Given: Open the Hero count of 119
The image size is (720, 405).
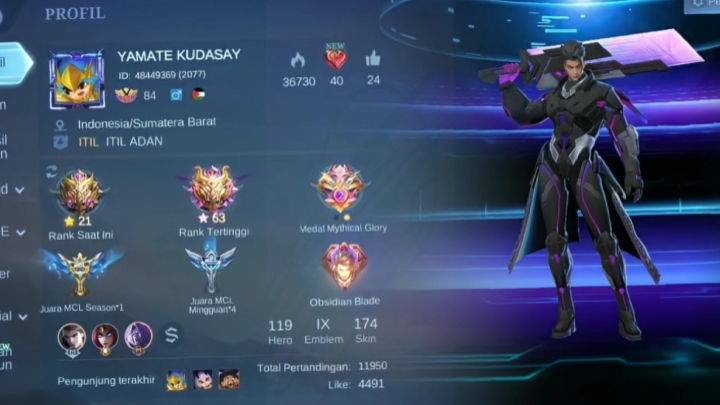Looking at the screenshot, I should point(280,330).
